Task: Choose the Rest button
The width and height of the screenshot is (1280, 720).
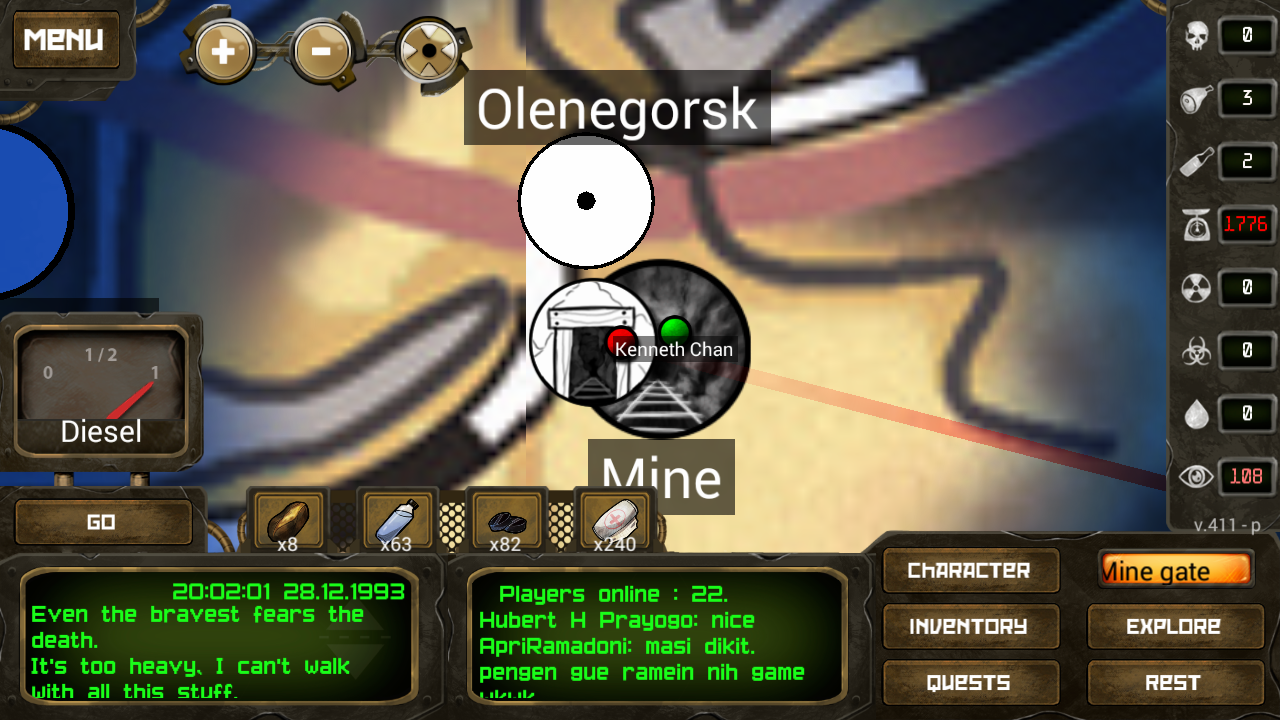Action: pyautogui.click(x=1174, y=683)
